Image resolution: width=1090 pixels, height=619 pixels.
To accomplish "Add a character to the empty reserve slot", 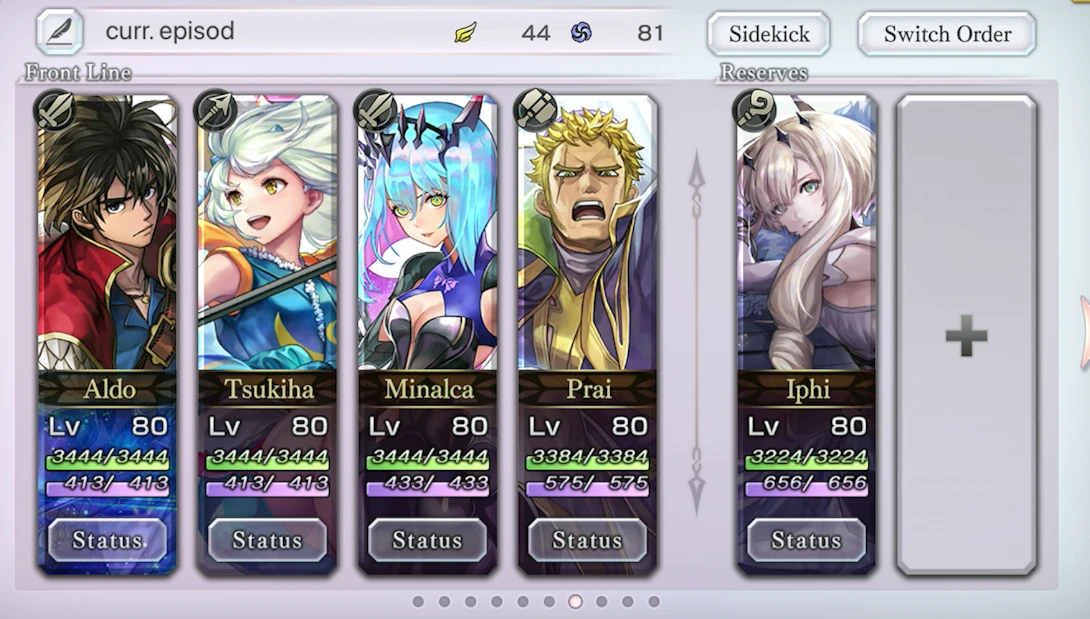I will (x=966, y=336).
